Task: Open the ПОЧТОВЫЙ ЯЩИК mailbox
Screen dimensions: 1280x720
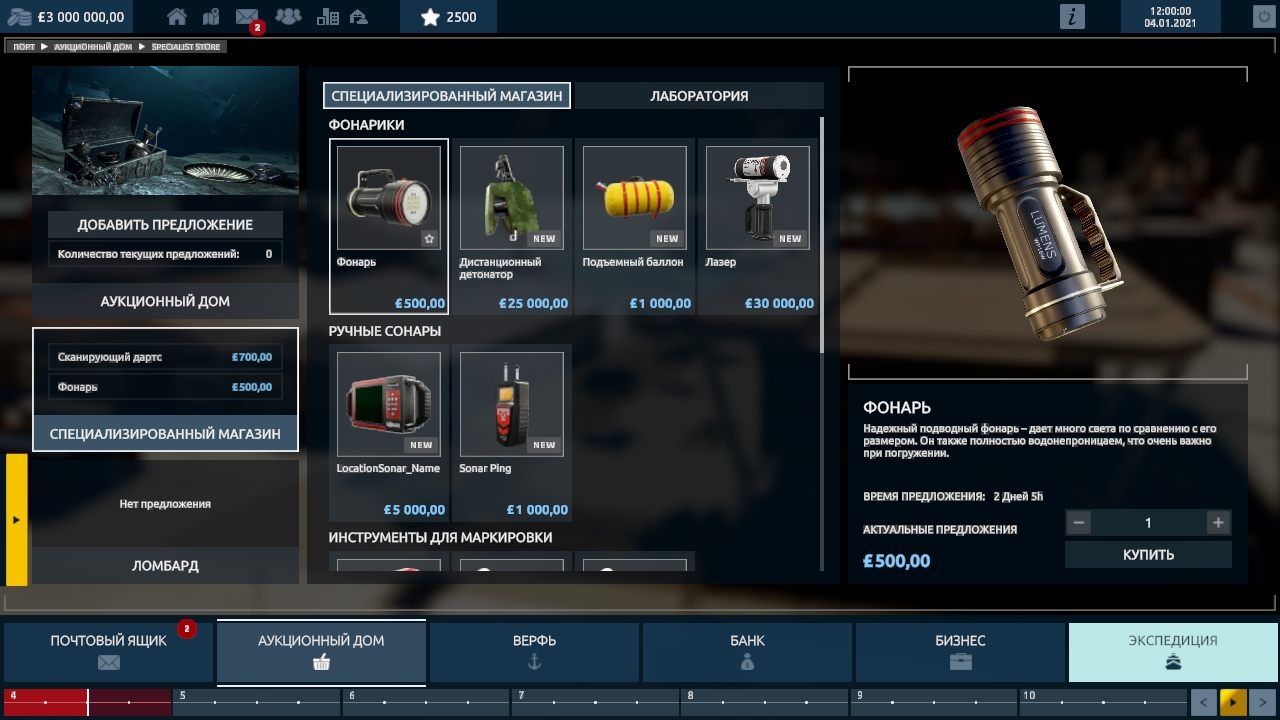Action: point(109,651)
